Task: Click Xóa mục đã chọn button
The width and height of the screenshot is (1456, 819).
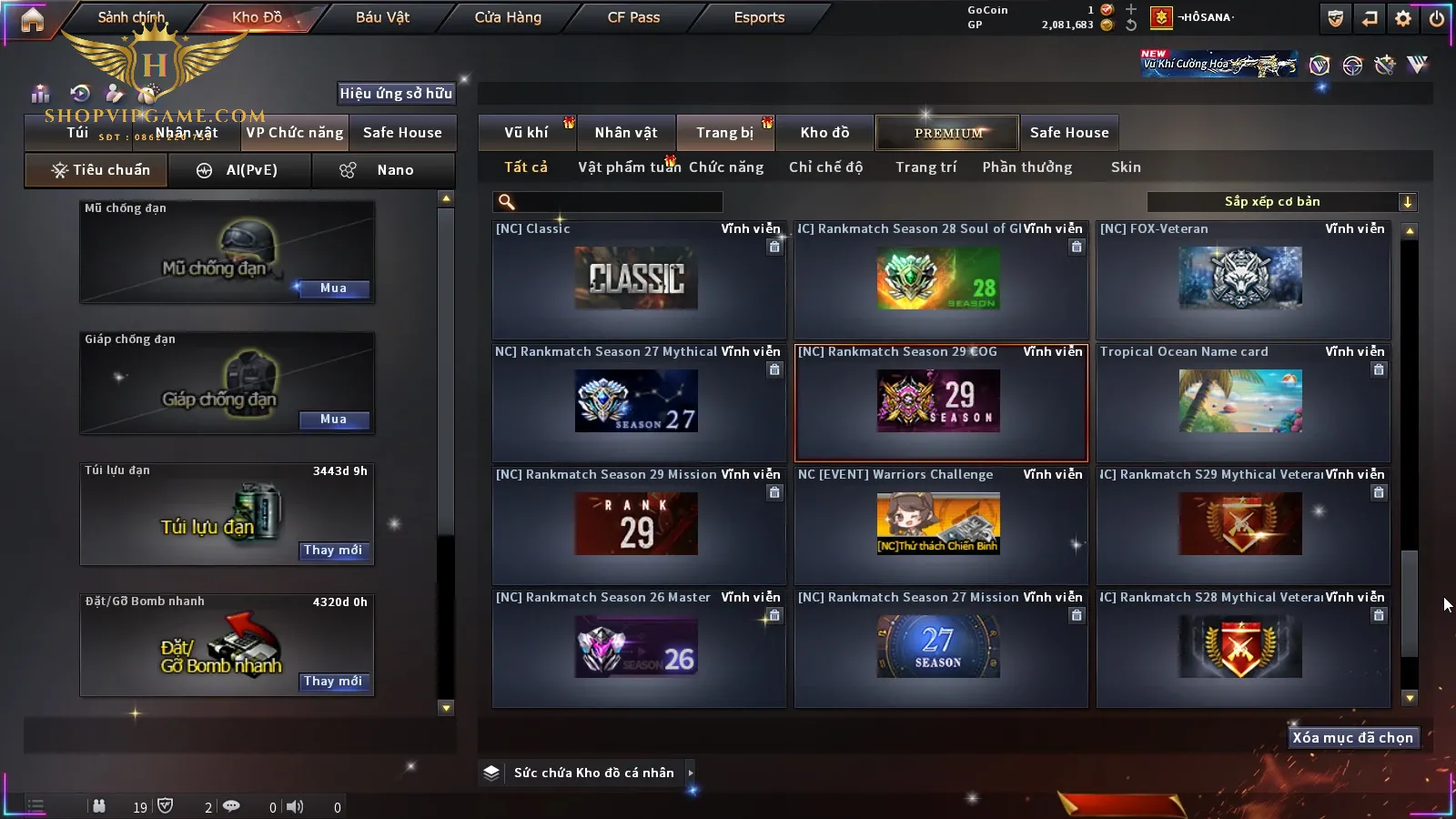Action: (1352, 738)
